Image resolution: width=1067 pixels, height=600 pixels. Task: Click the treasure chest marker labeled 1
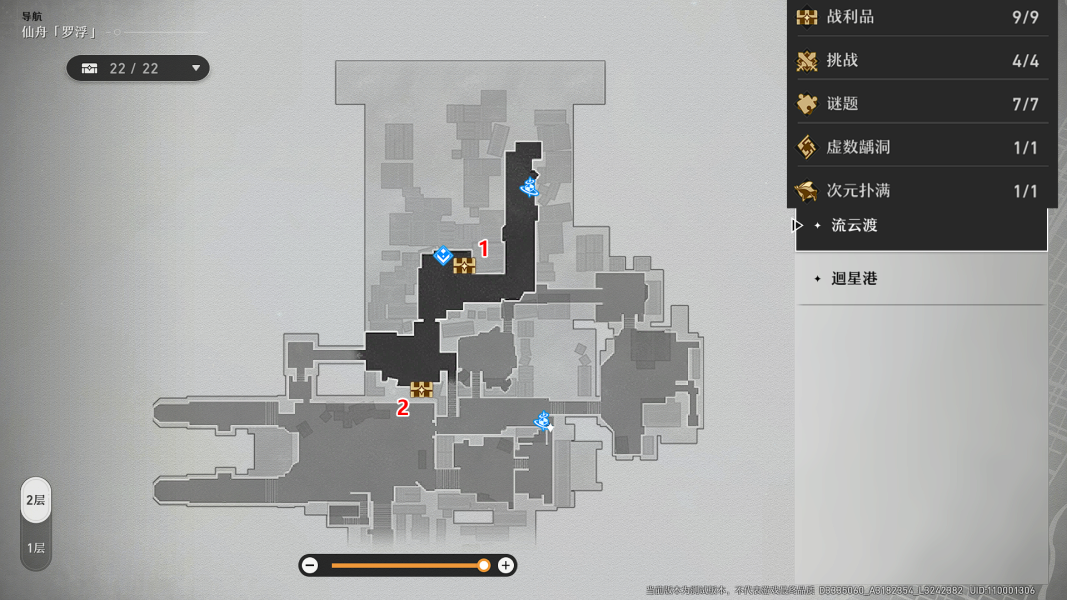464,265
